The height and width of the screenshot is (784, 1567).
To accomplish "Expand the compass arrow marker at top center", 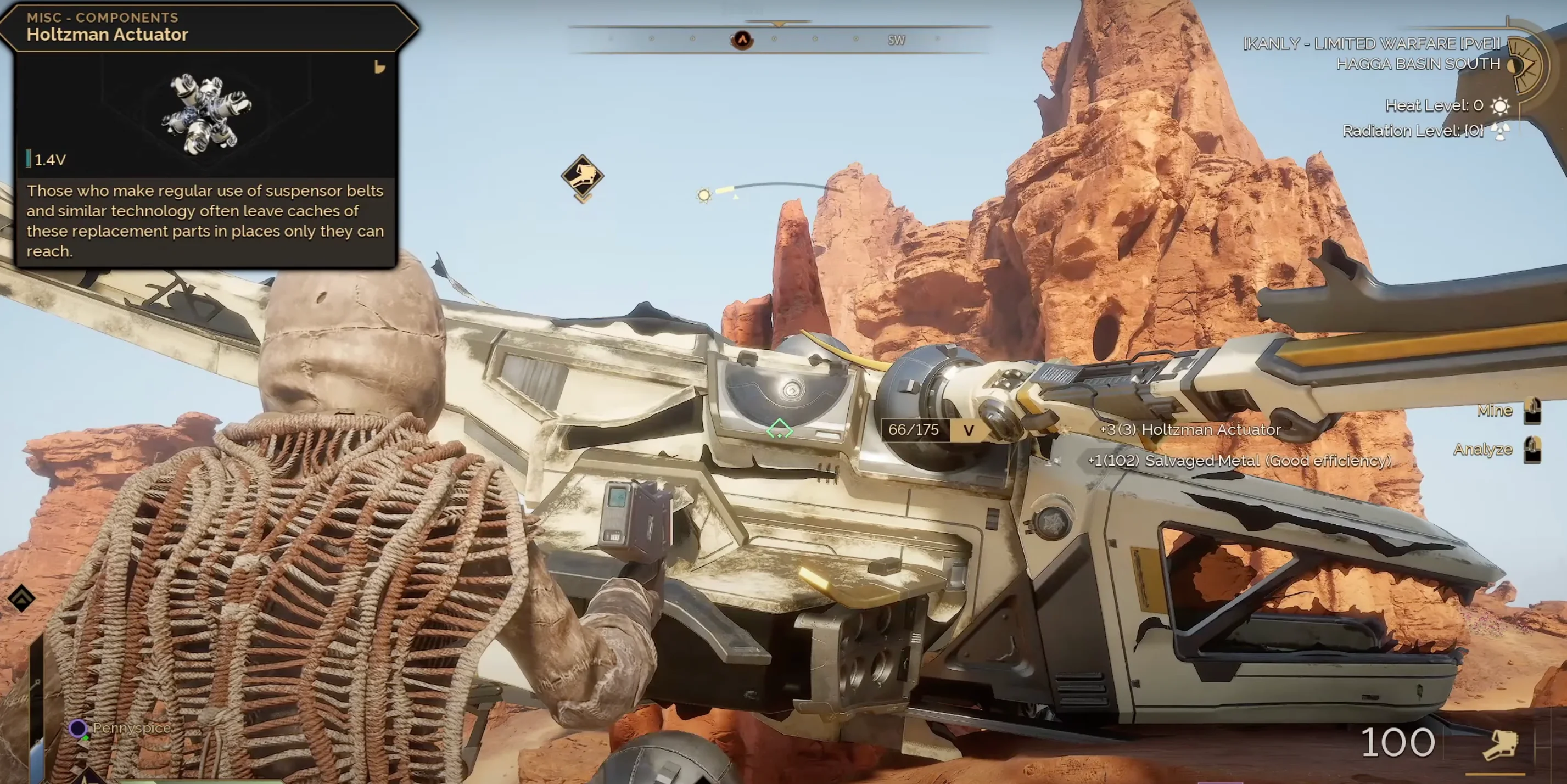I will coord(779,24).
